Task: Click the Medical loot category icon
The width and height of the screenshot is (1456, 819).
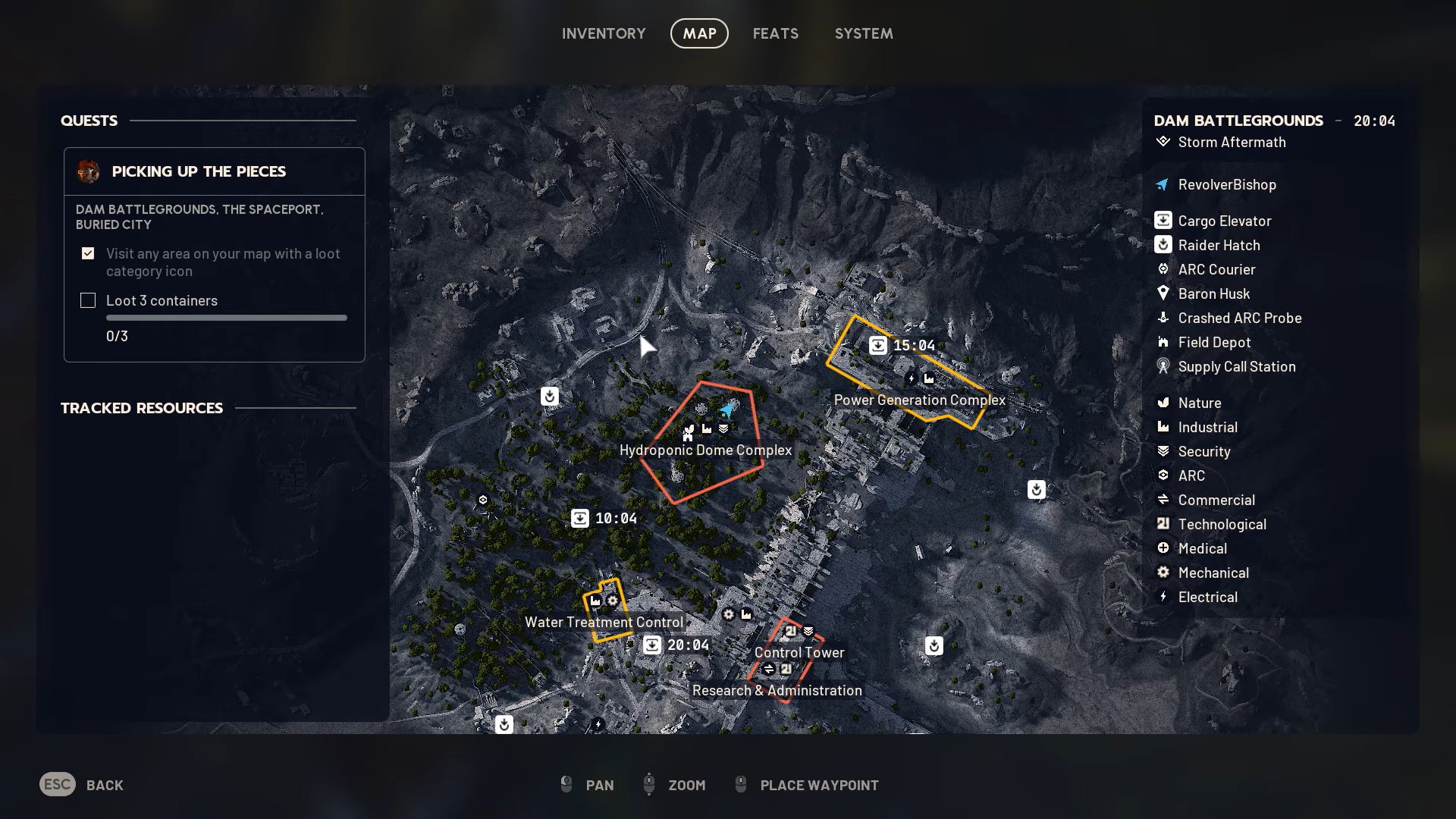Action: [x=1164, y=548]
